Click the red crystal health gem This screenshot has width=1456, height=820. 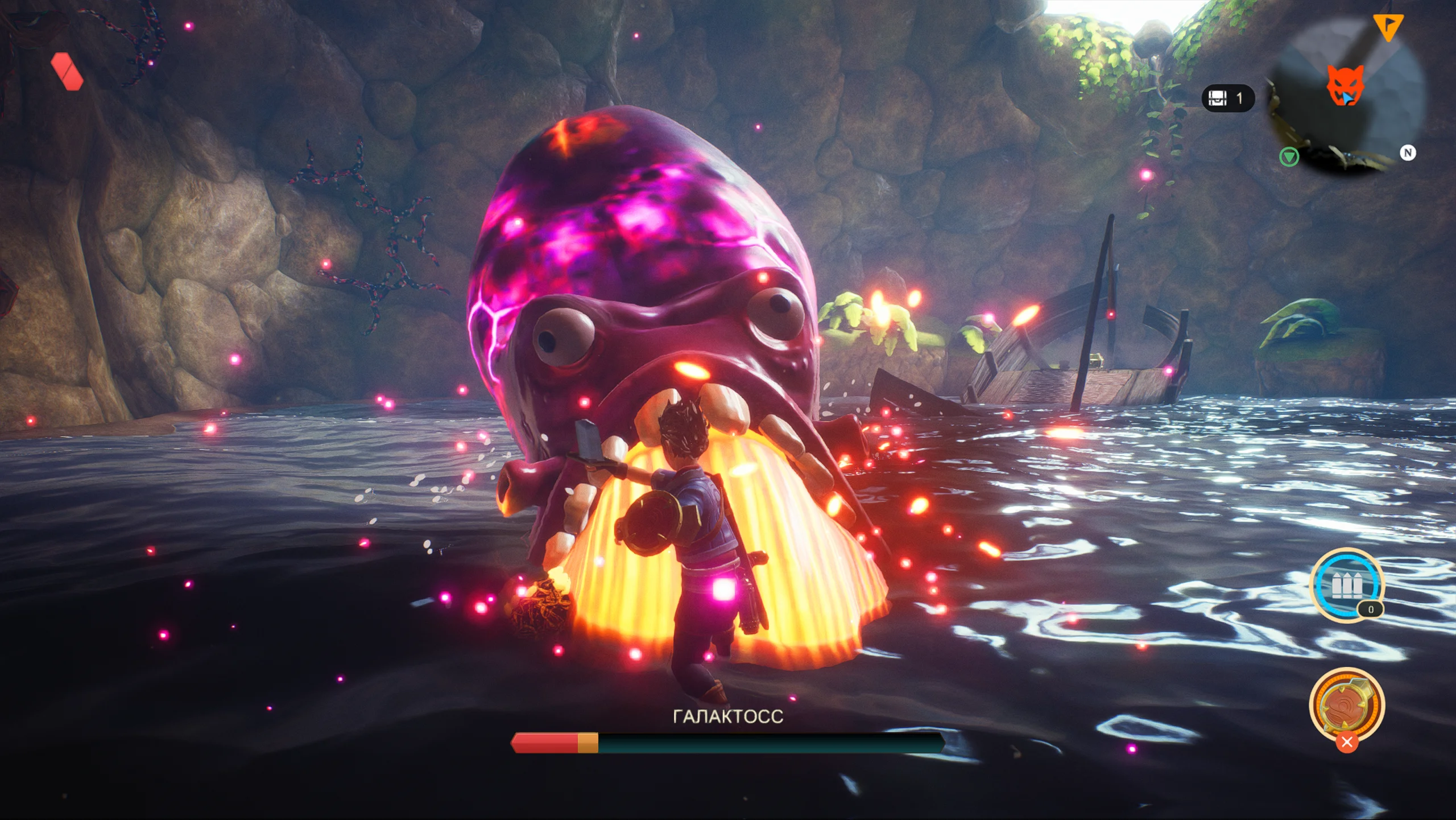[67, 72]
